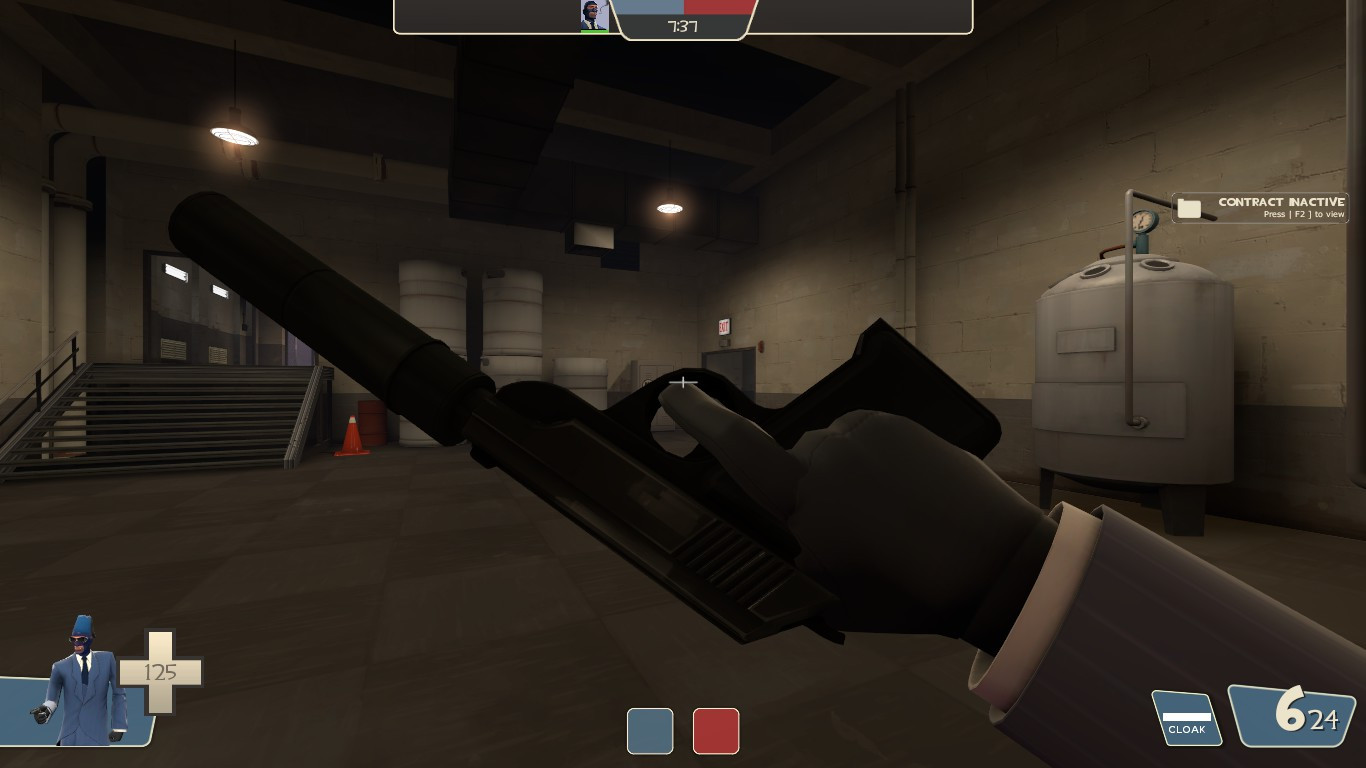Open the contract view via CONTRACT INACTIVE label
This screenshot has height=768, width=1366.
pyautogui.click(x=1280, y=202)
